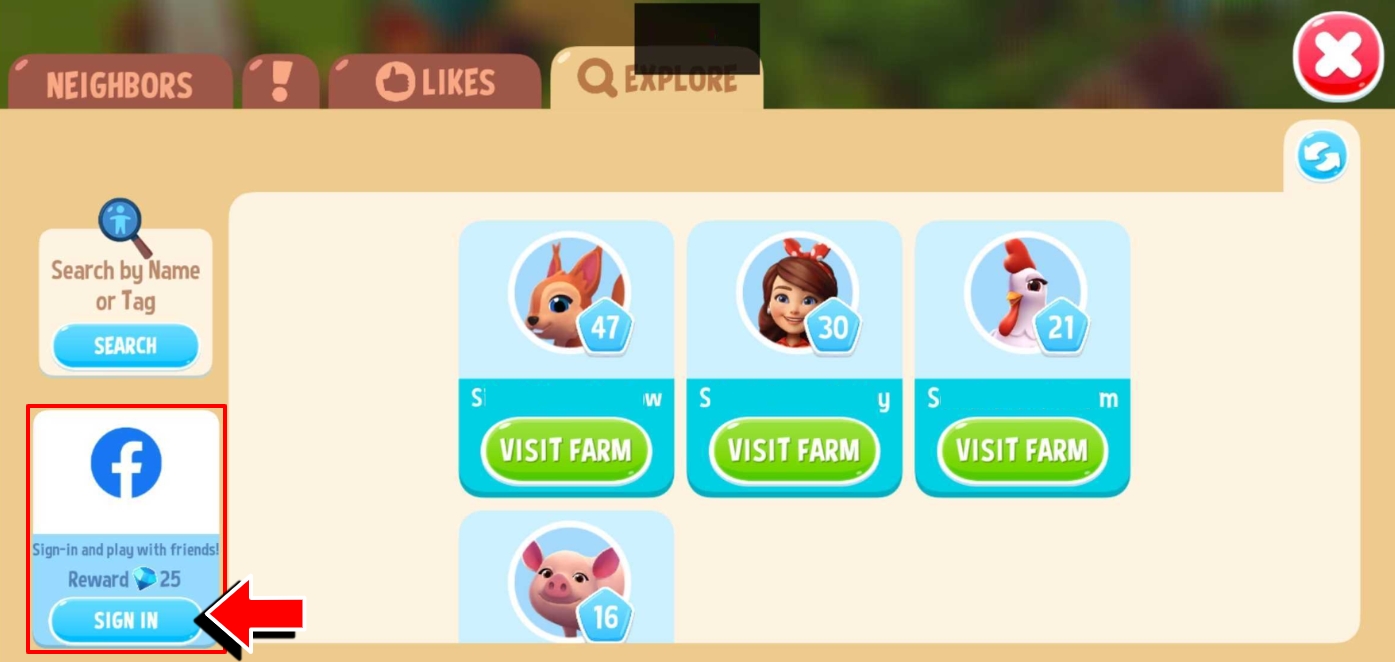
Task: Visit the chicken player's farm
Action: point(1022,450)
